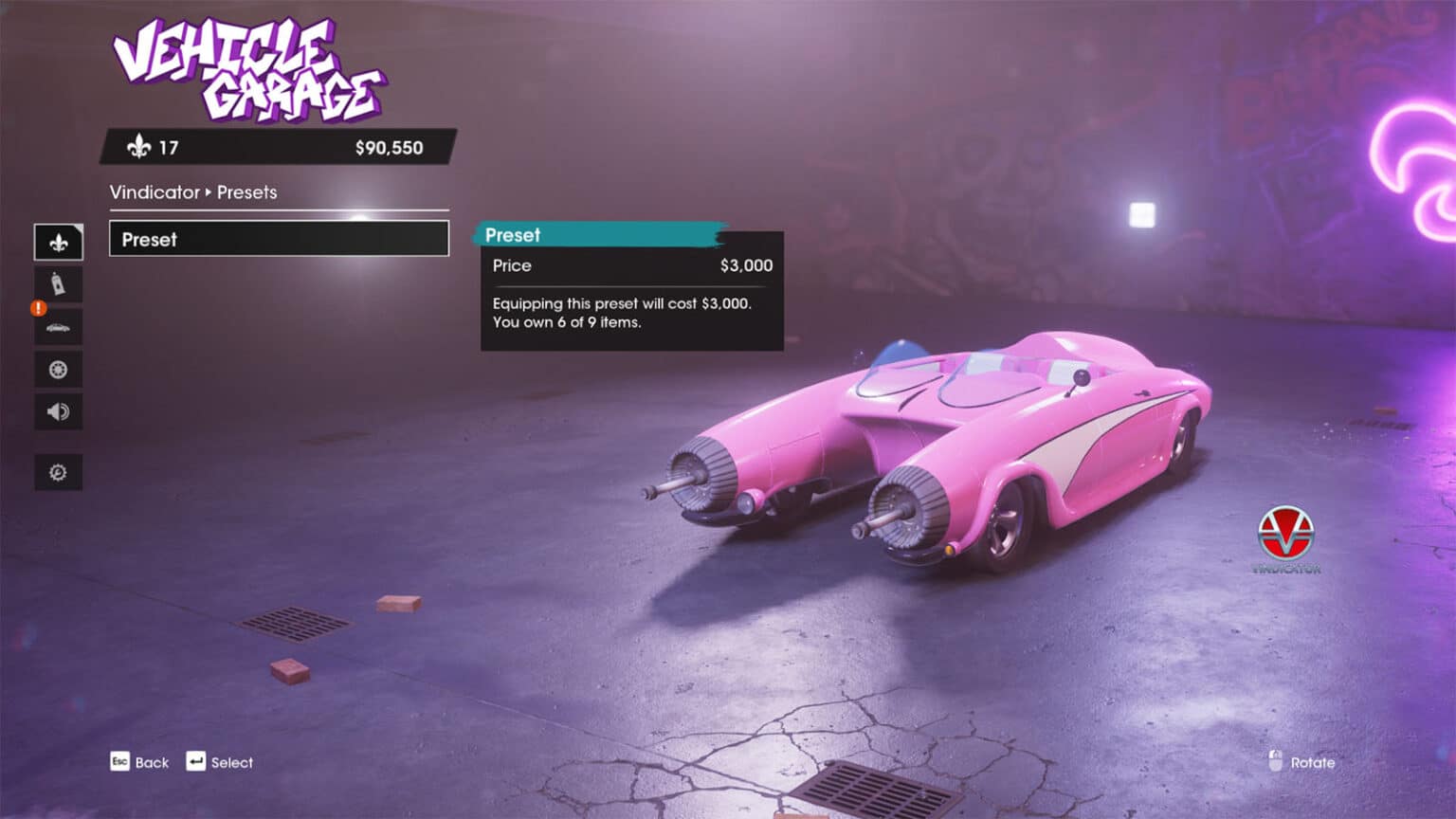Choose the wheel customization category
This screenshot has width=1456, height=819.
click(x=59, y=370)
